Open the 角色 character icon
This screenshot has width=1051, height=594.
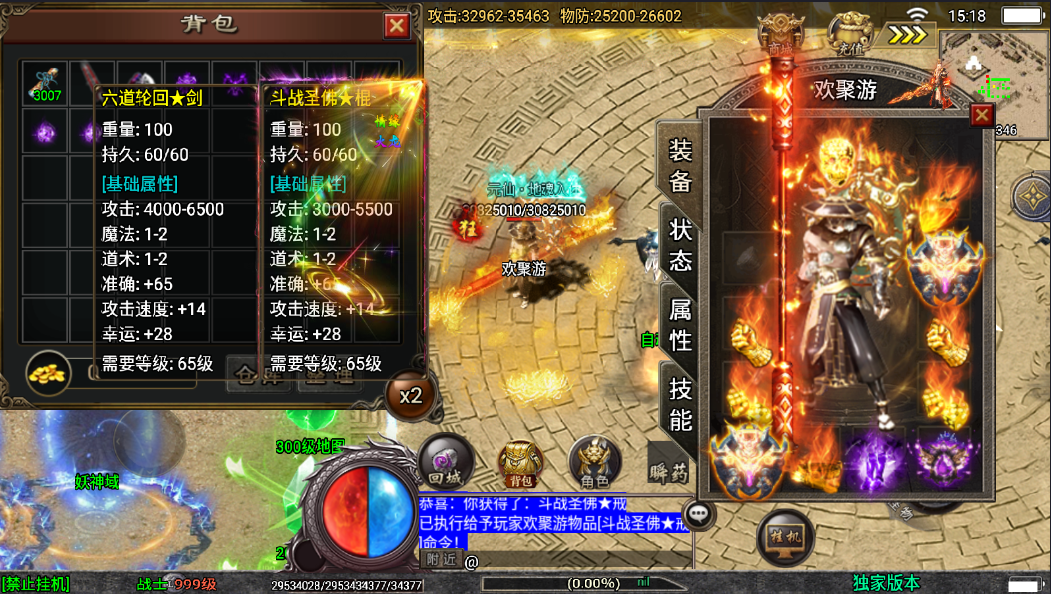point(595,462)
